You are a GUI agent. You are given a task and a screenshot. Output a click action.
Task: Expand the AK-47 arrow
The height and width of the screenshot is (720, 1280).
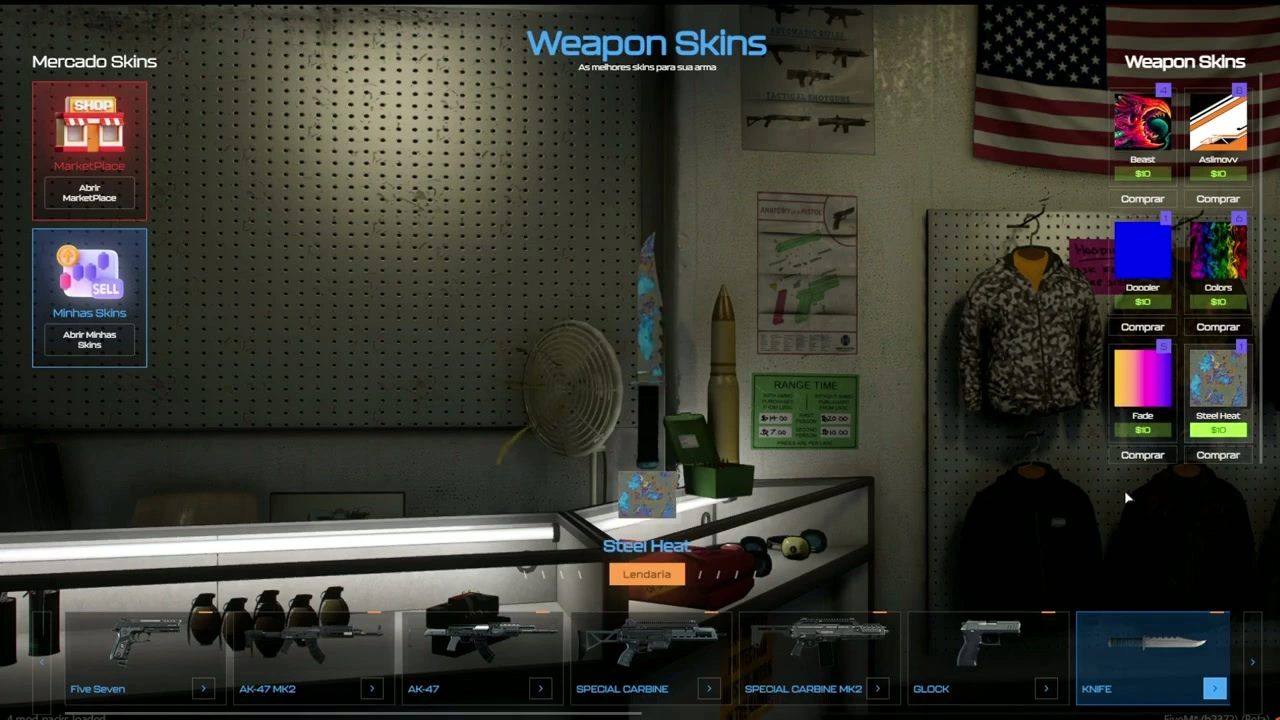click(x=540, y=688)
